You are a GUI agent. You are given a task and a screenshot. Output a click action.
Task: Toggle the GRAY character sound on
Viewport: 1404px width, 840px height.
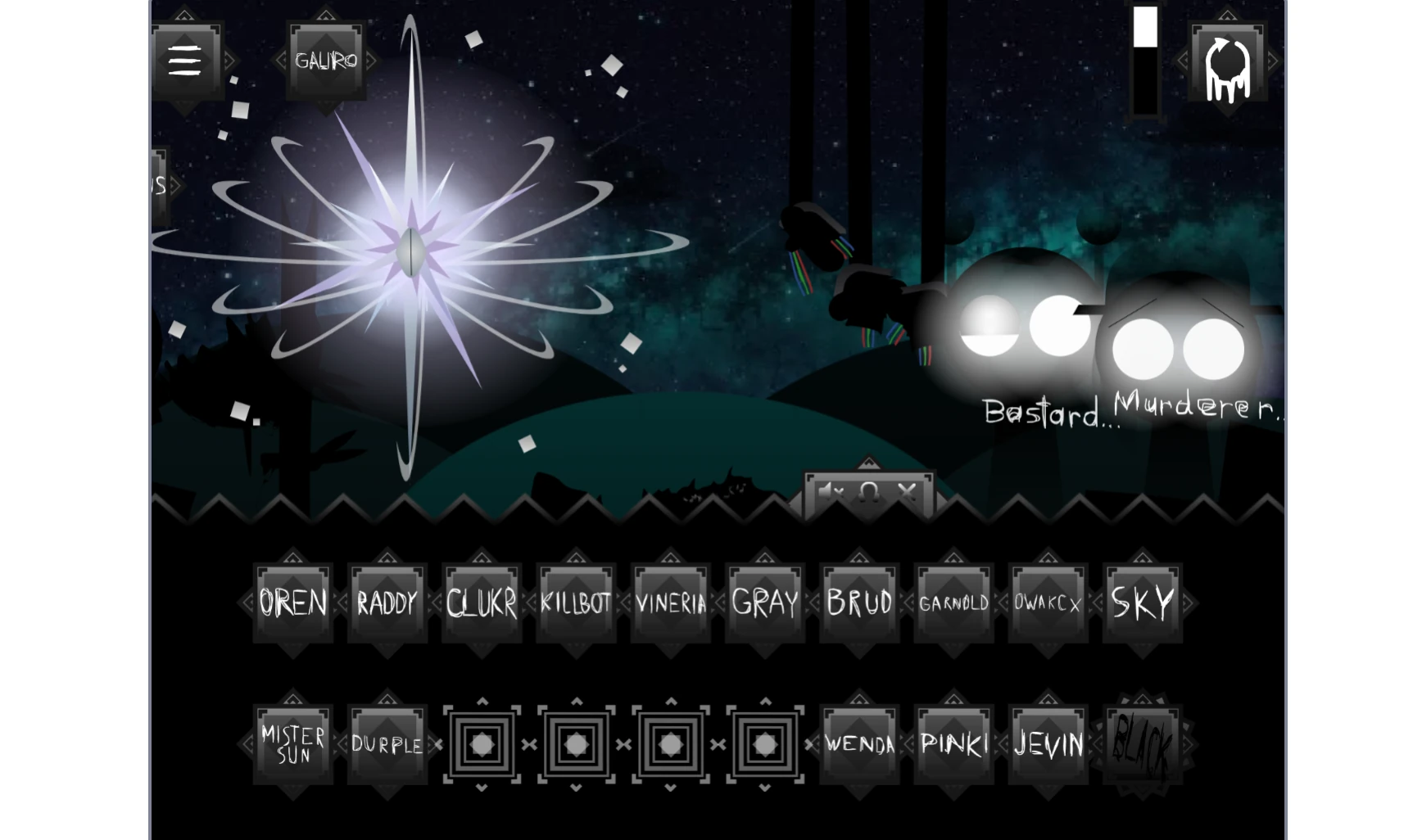pos(764,603)
